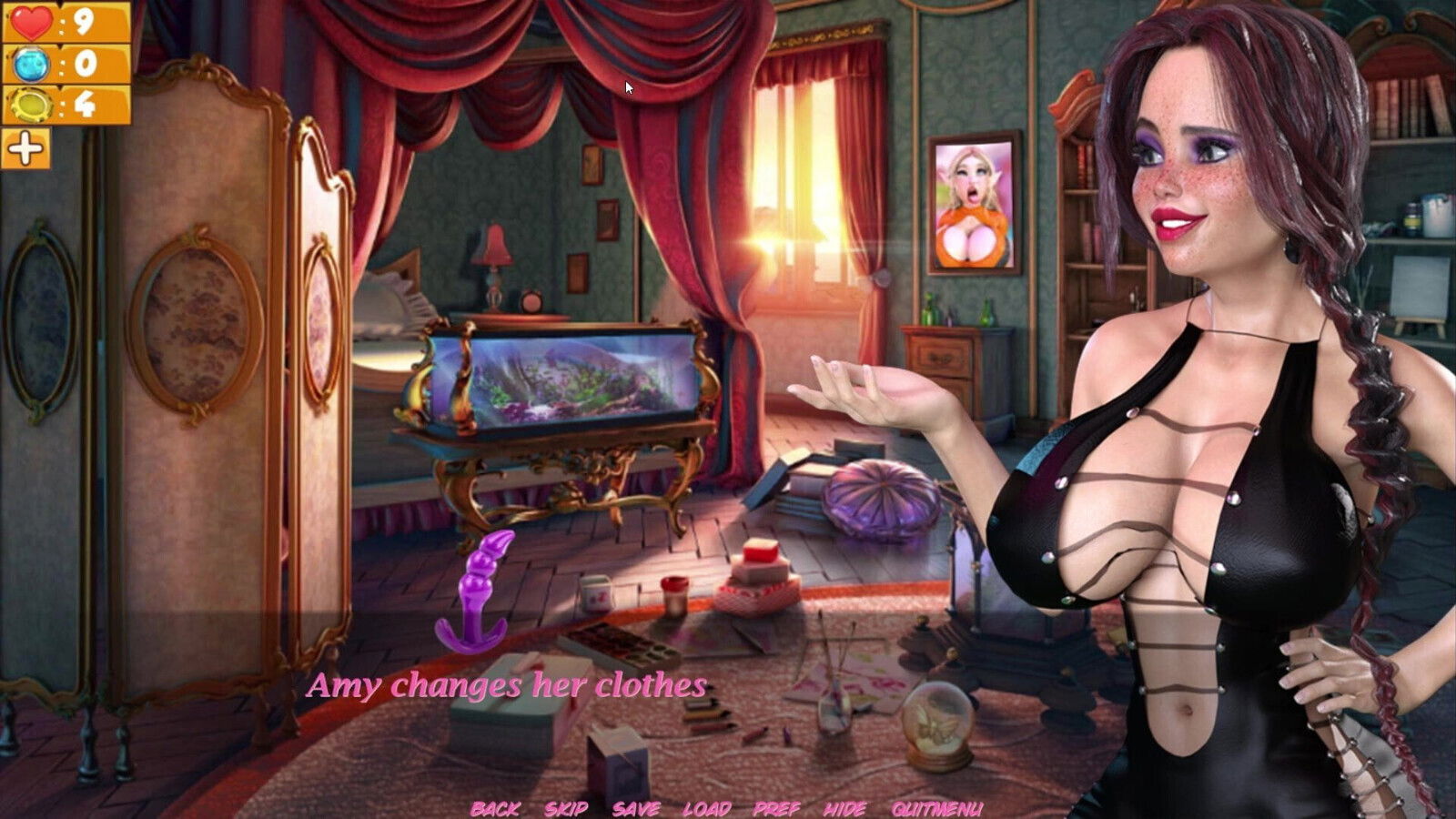Viewport: 1456px width, 819px height.
Task: Click BACK to rewind the dialogue
Action: (496, 806)
